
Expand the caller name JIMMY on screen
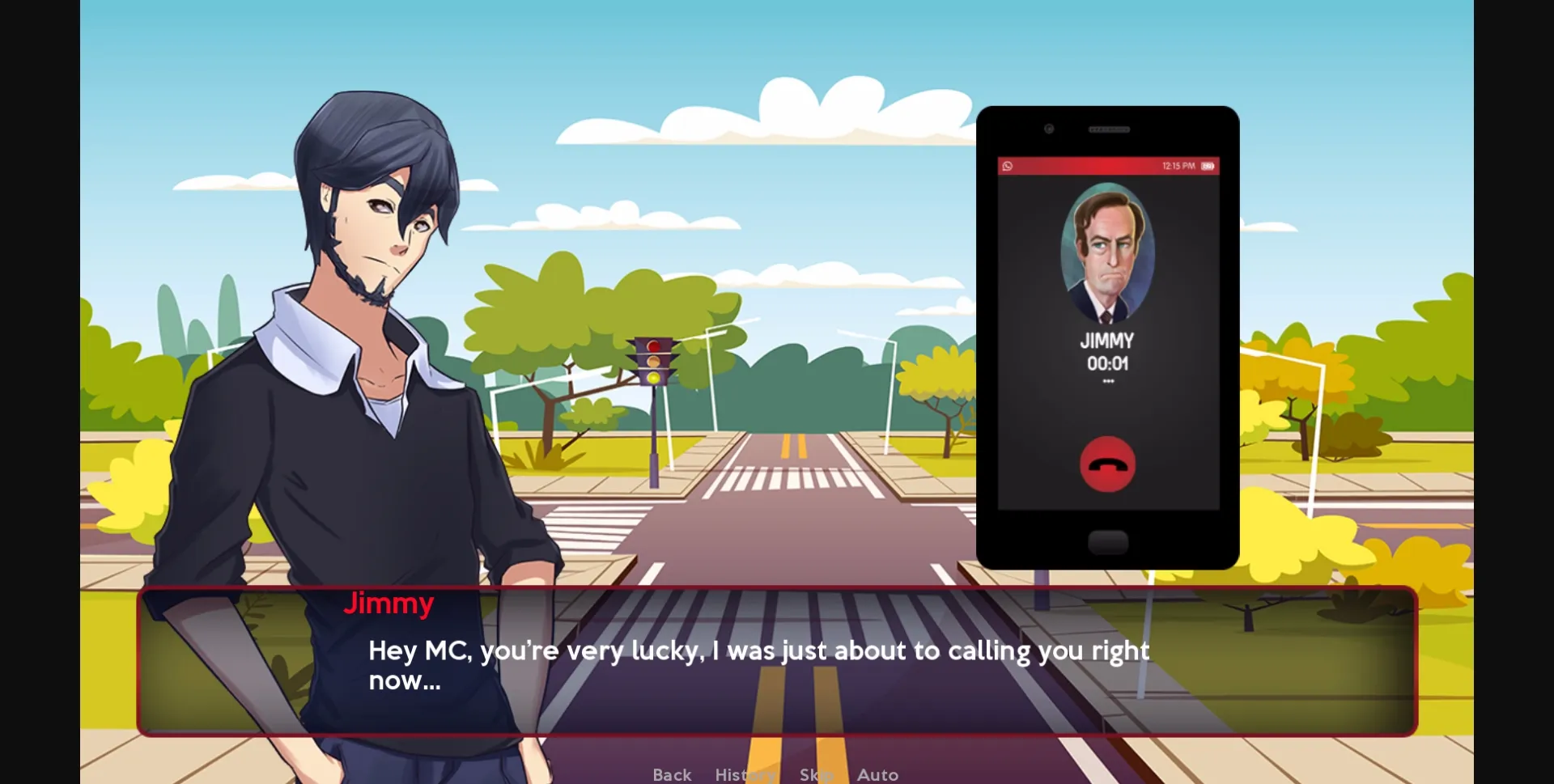1107,340
